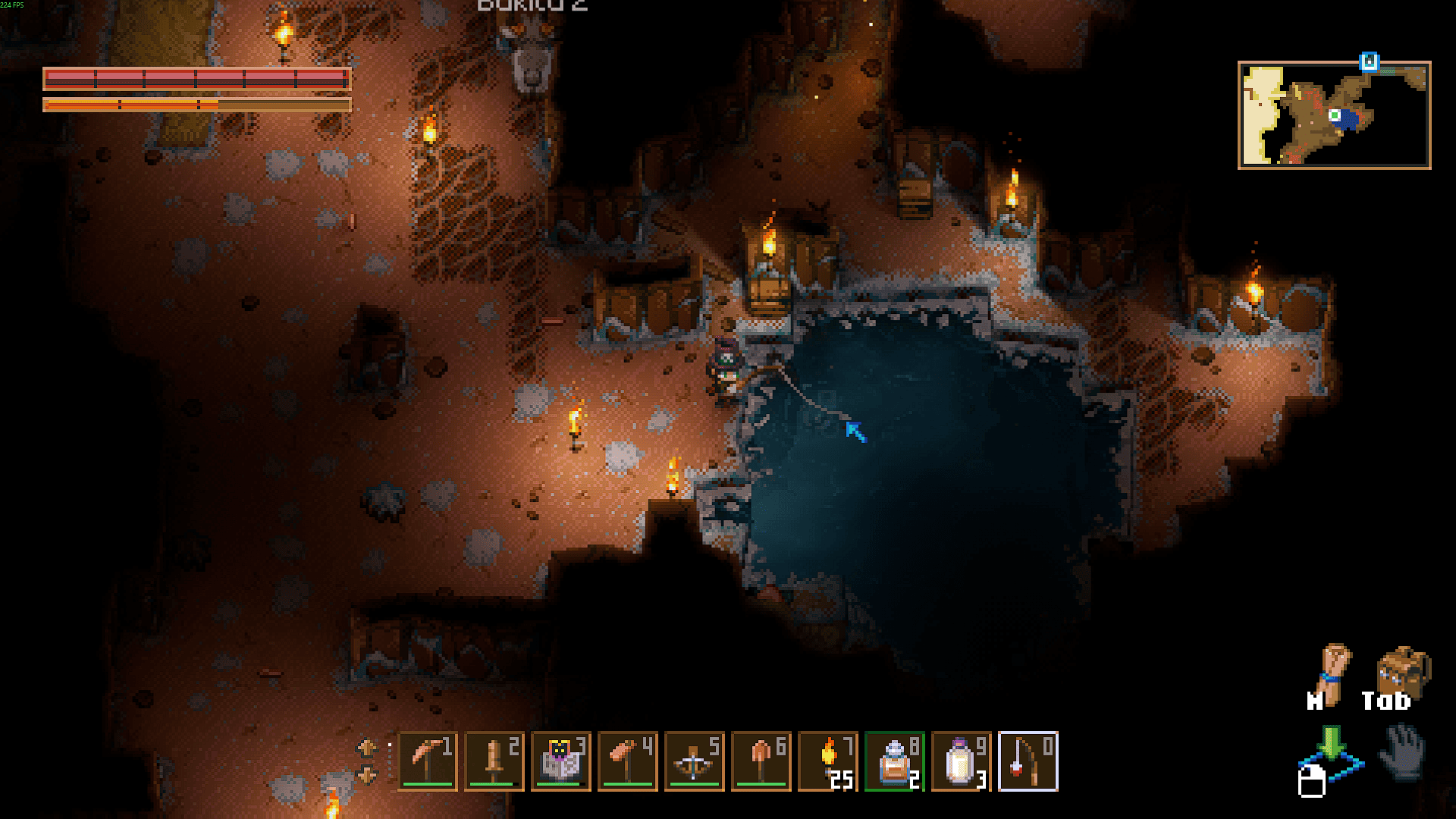Choose the crafting station item in slot 3
The height and width of the screenshot is (819, 1456).
coord(561,761)
